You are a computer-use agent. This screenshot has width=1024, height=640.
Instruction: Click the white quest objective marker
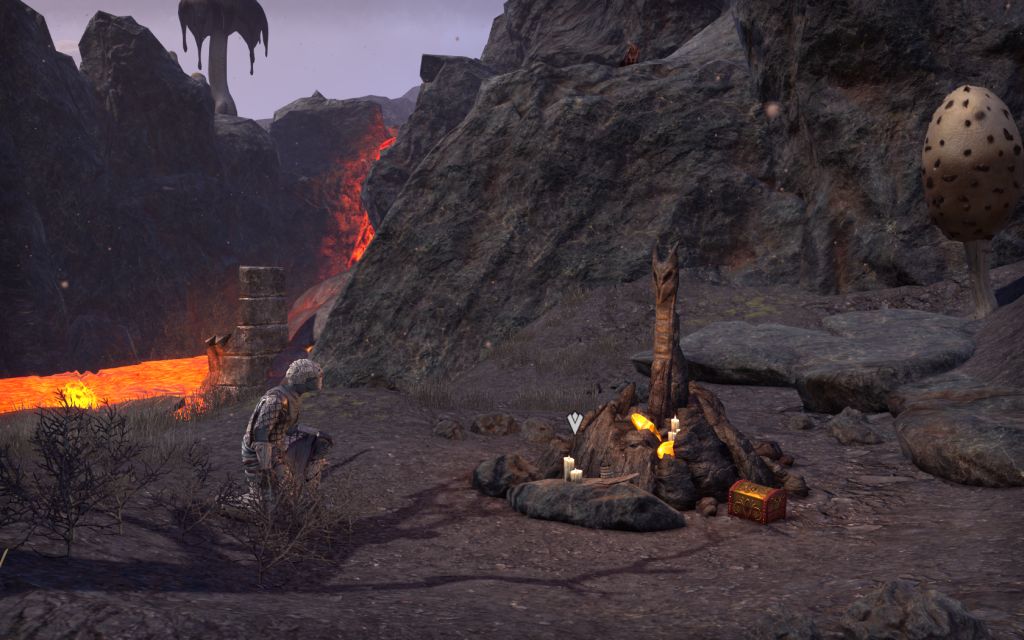(574, 422)
